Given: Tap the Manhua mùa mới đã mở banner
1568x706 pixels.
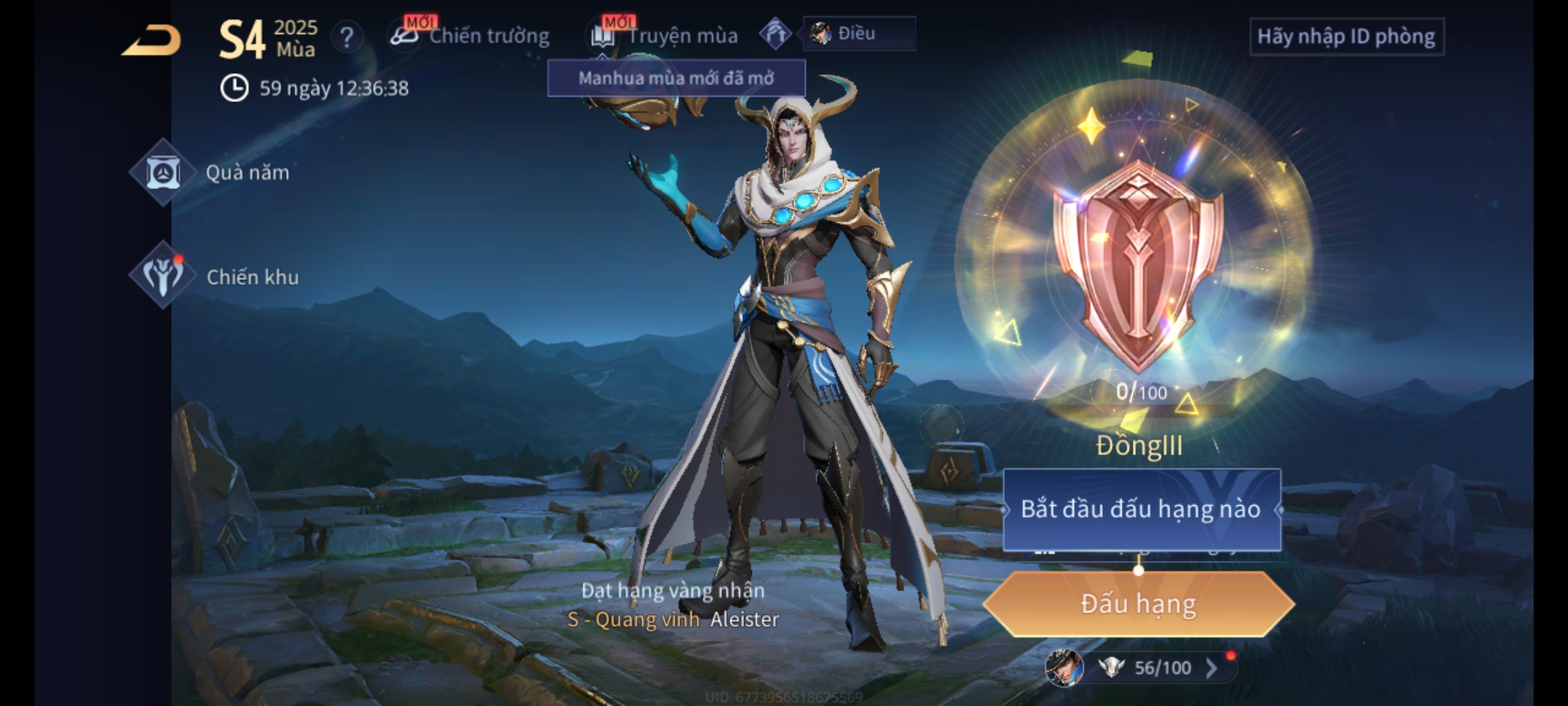Looking at the screenshot, I should point(676,78).
